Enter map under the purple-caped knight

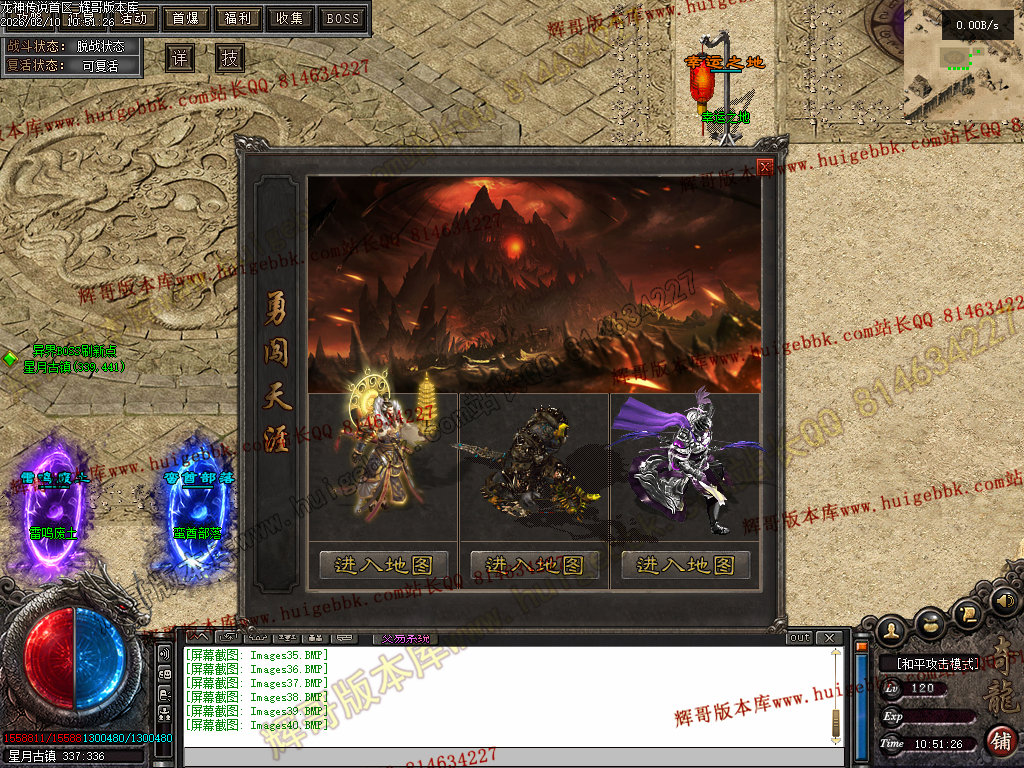(685, 565)
